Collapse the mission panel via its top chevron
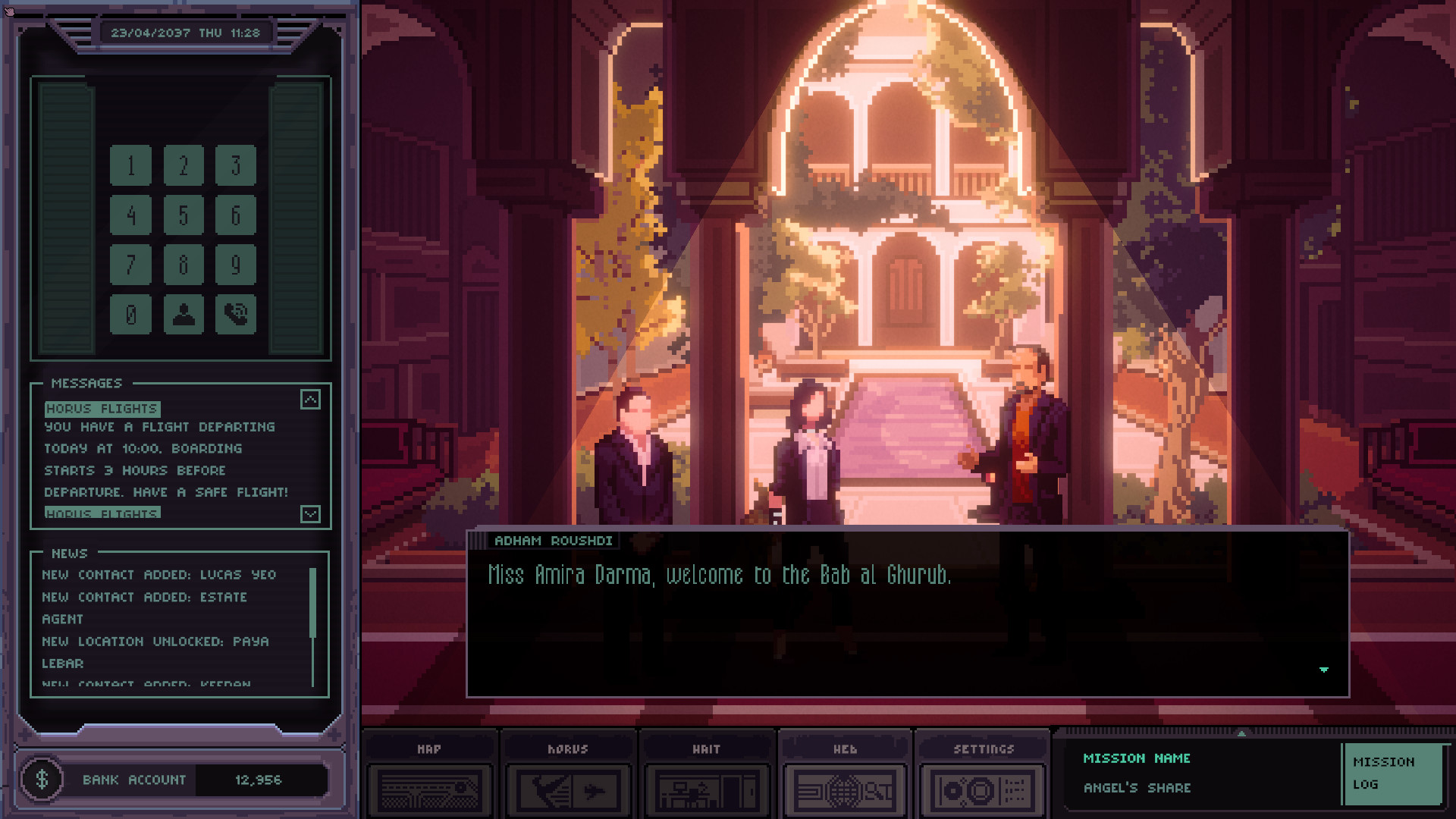Screen dimensions: 1456x819 [x=1241, y=734]
